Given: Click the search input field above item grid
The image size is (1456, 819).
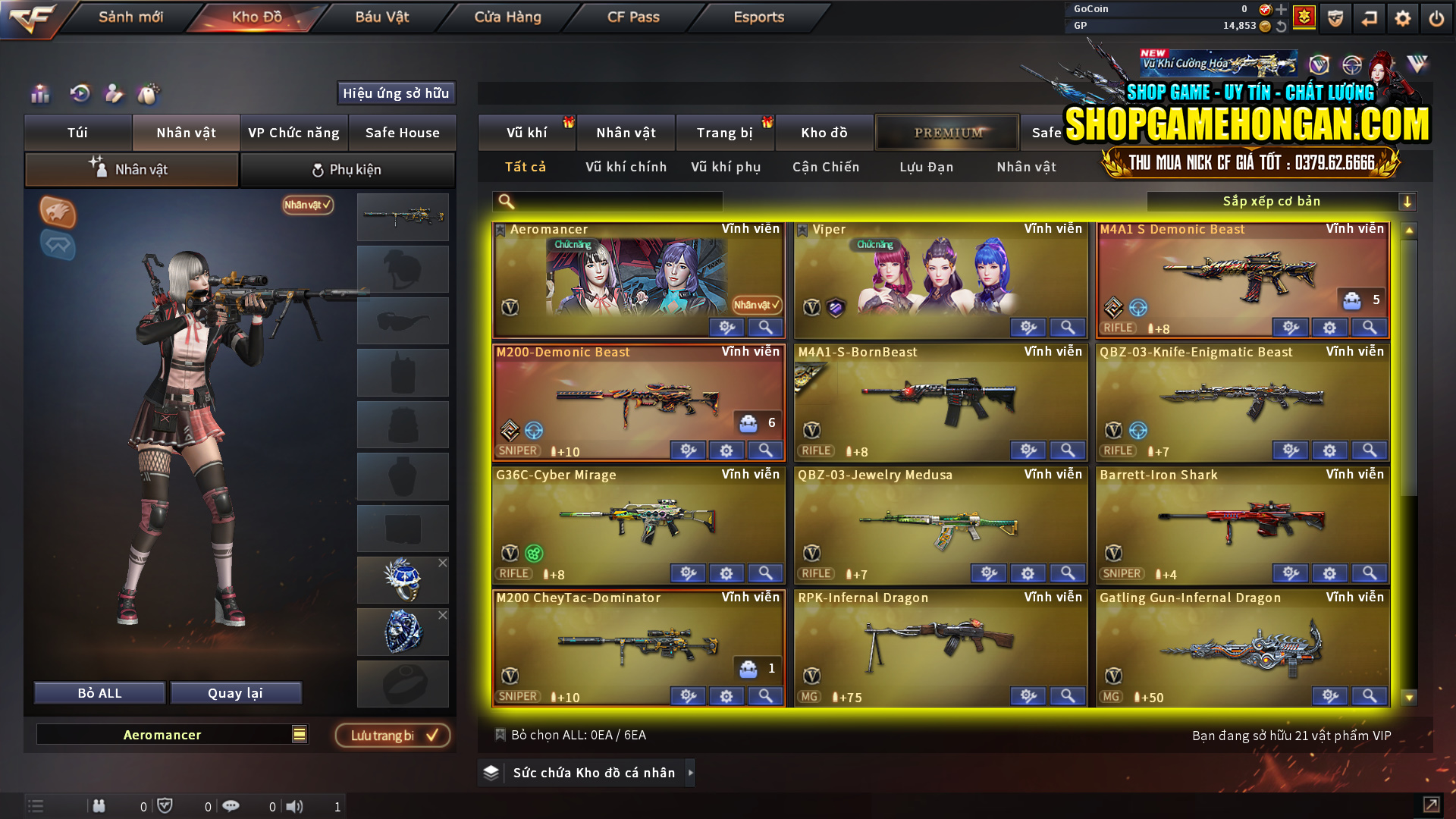Looking at the screenshot, I should 607,201.
